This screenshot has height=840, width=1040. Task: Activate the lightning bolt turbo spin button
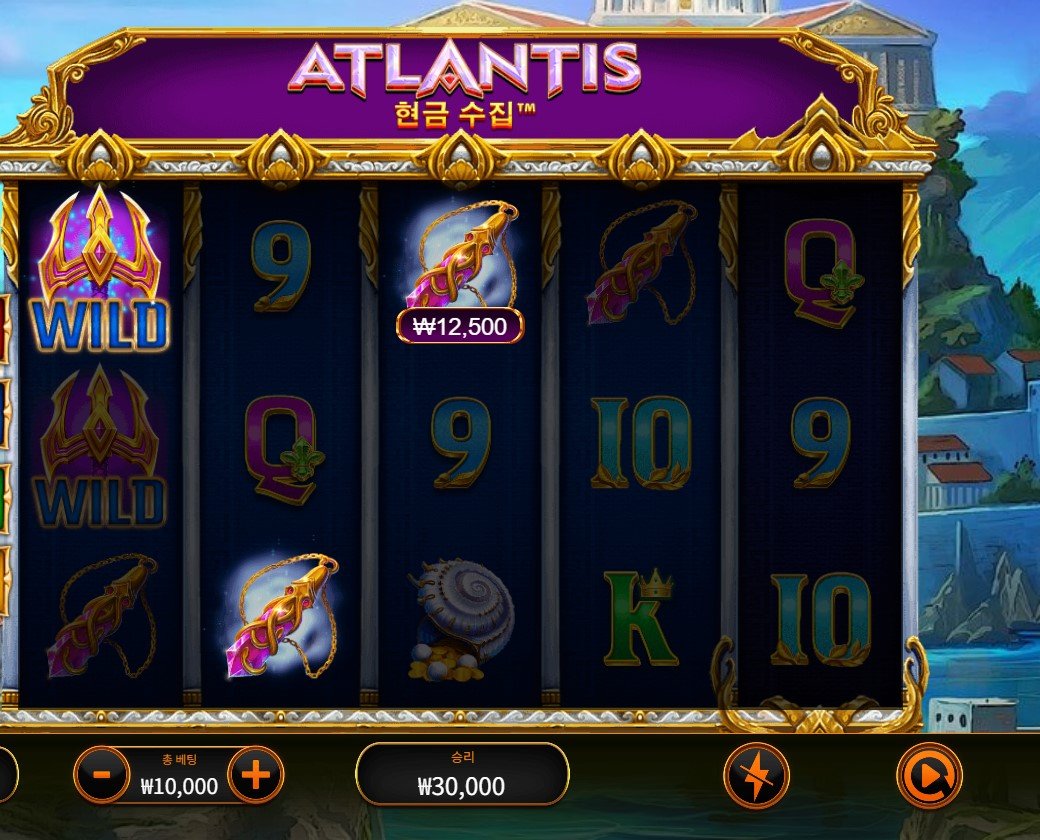pyautogui.click(x=756, y=775)
